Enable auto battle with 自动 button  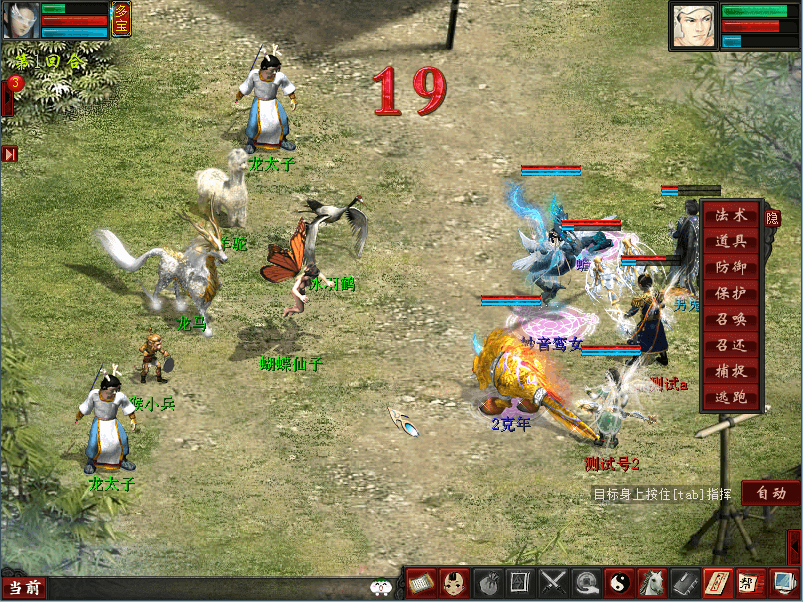[x=770, y=493]
